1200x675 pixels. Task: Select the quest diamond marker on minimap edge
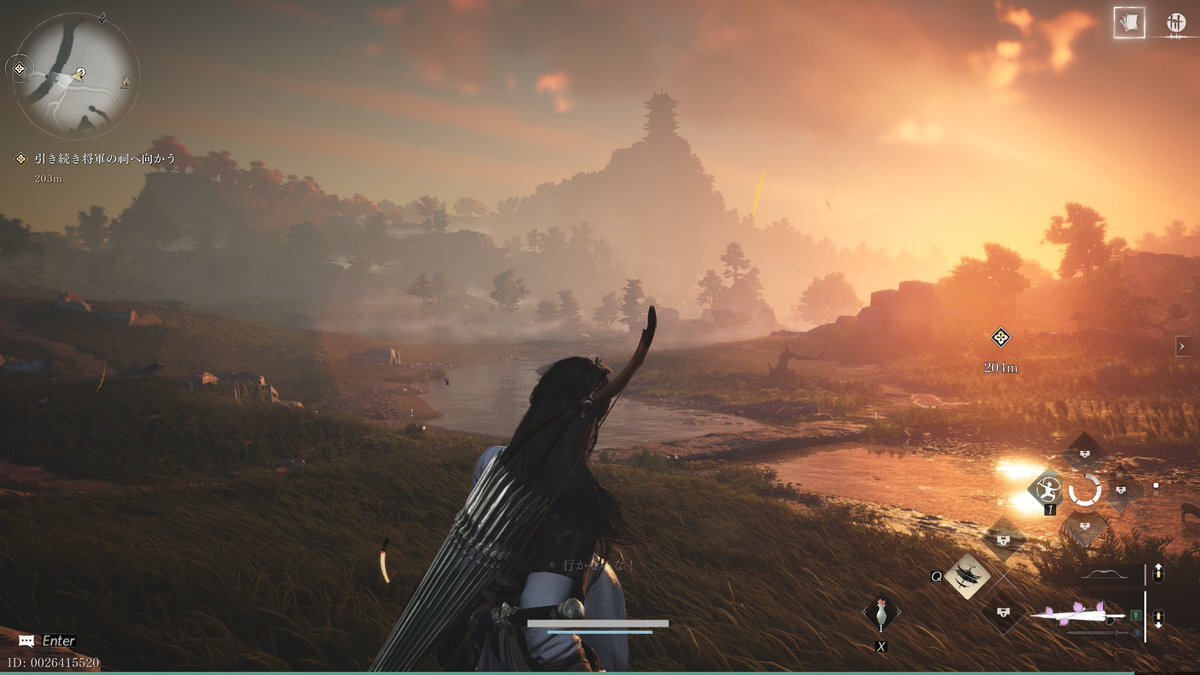point(18,69)
